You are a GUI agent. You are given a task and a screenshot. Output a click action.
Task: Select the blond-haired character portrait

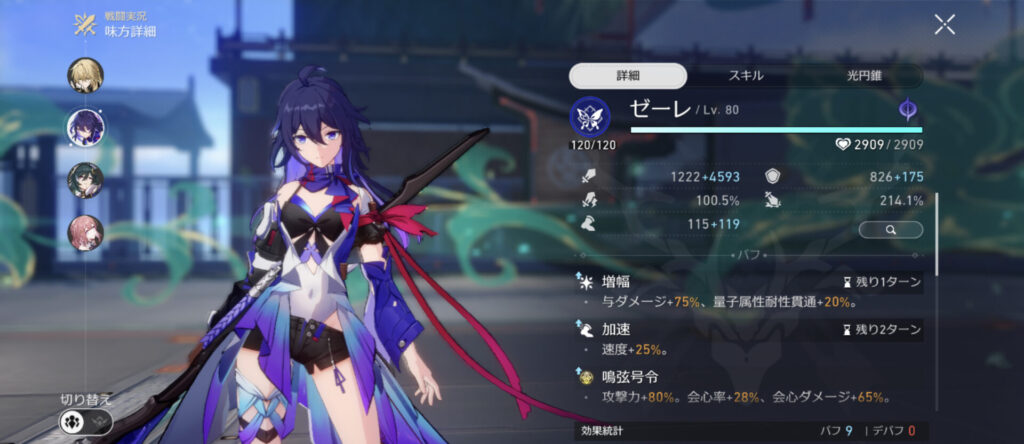coord(85,75)
